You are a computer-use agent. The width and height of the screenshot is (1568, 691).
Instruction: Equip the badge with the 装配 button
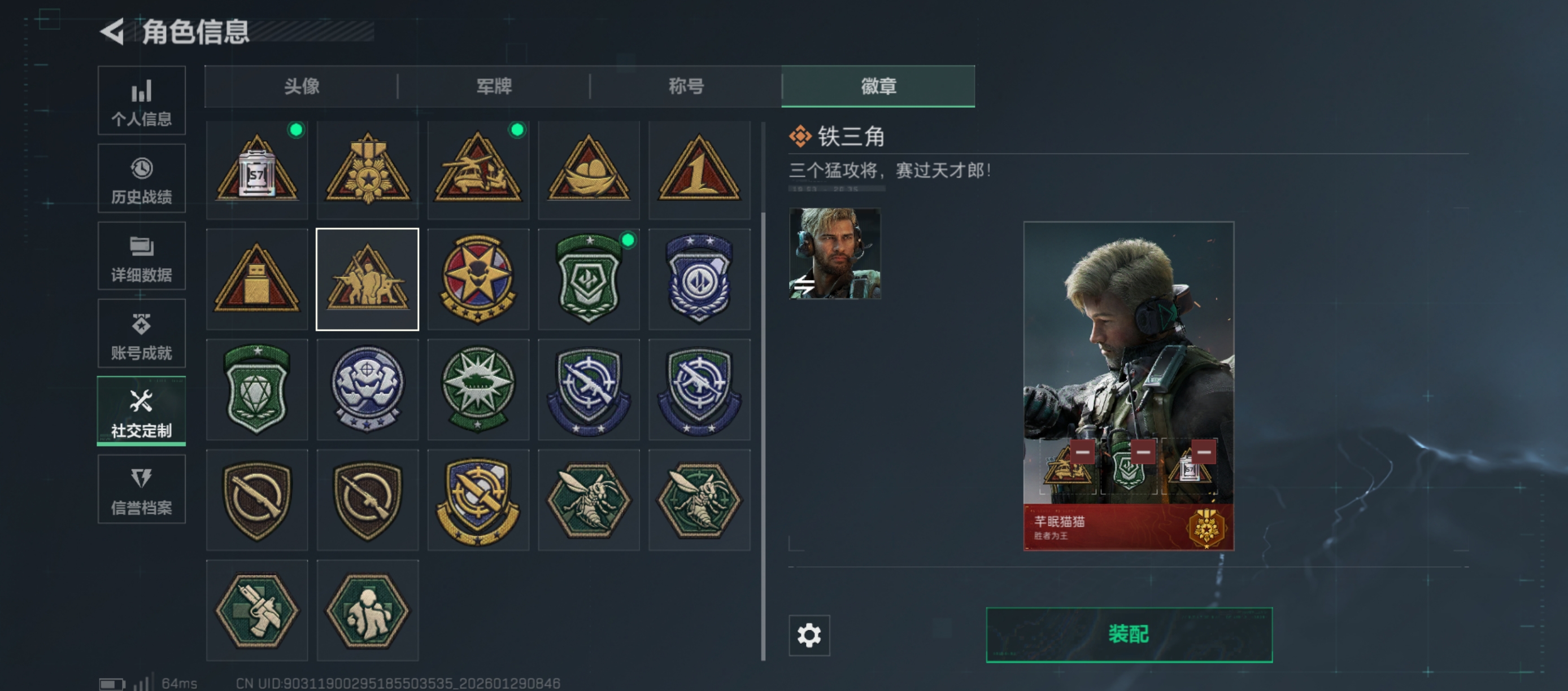click(x=1129, y=635)
